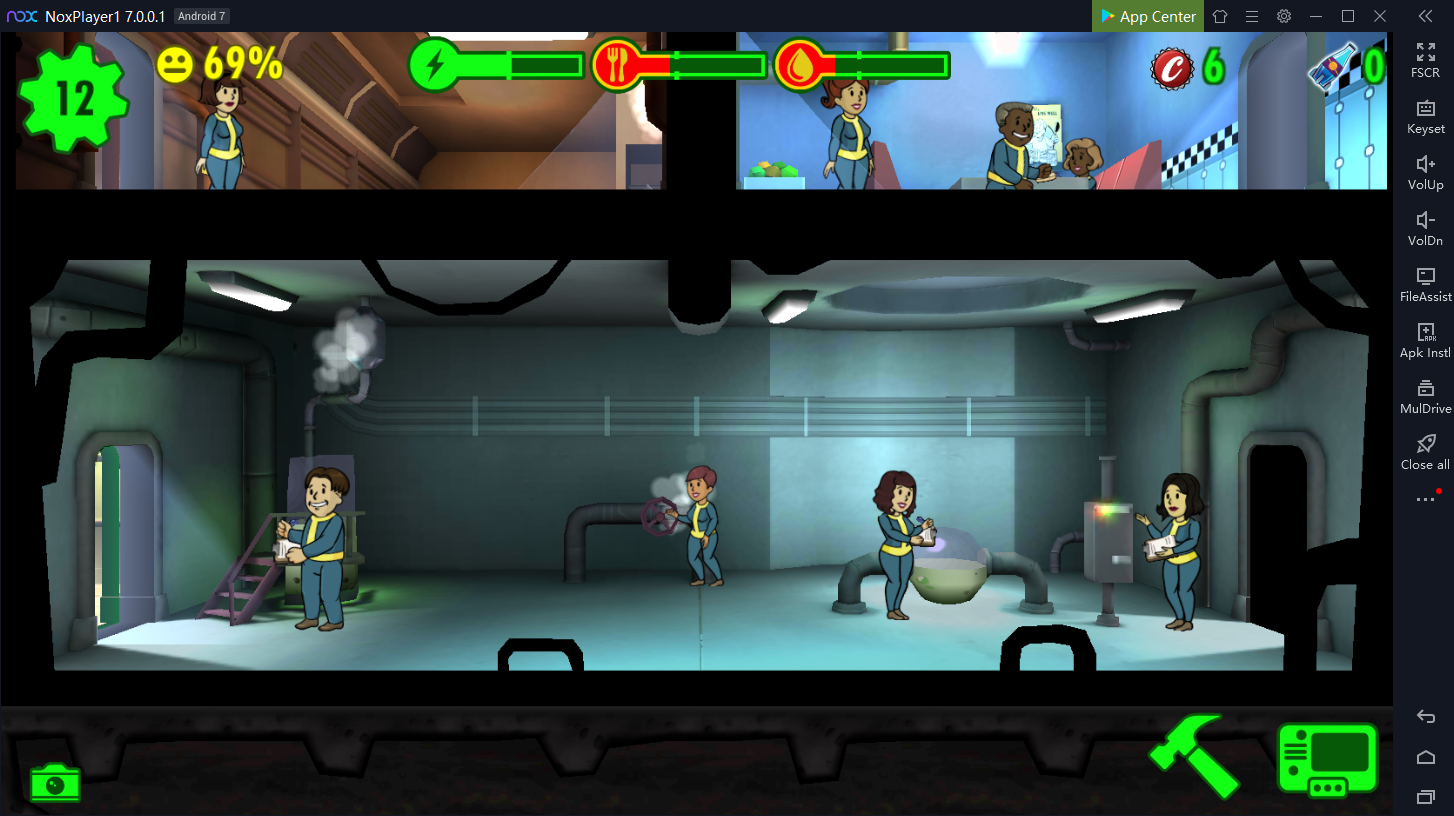Screen dimensions: 1454x816
Task: Open the App Center
Action: click(x=1148, y=16)
